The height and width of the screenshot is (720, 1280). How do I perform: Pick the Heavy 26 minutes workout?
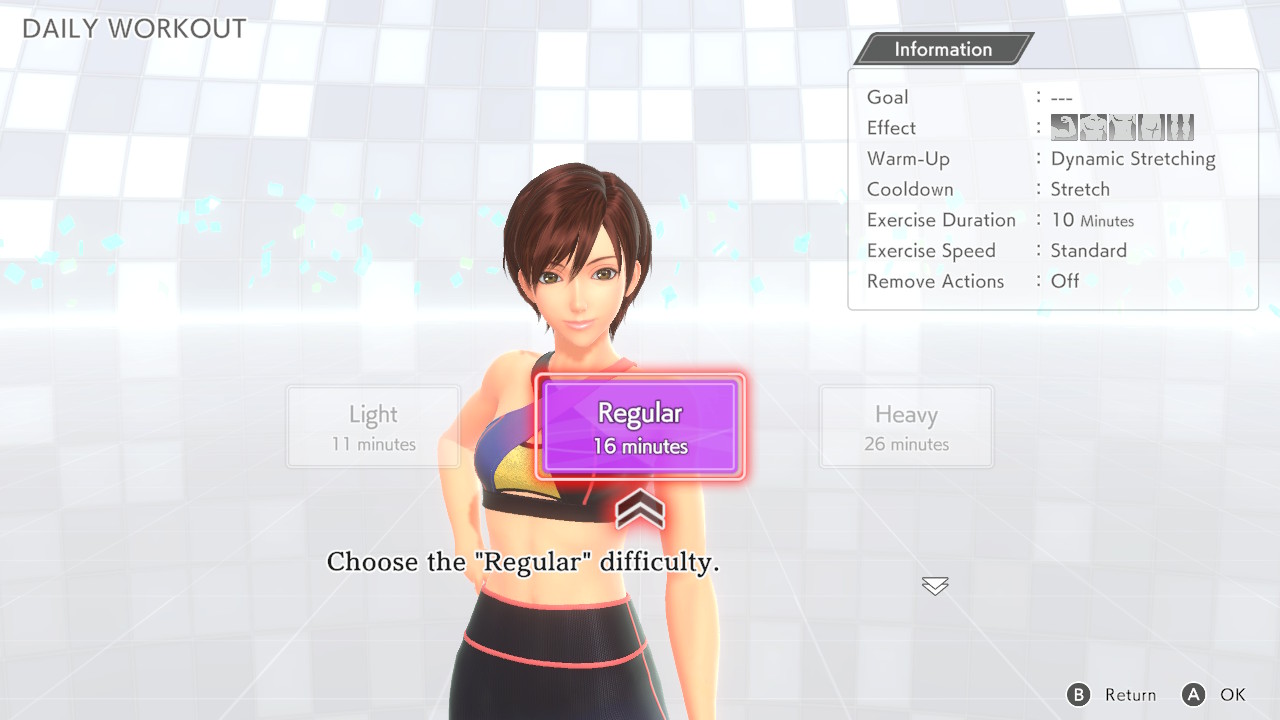[x=906, y=427]
